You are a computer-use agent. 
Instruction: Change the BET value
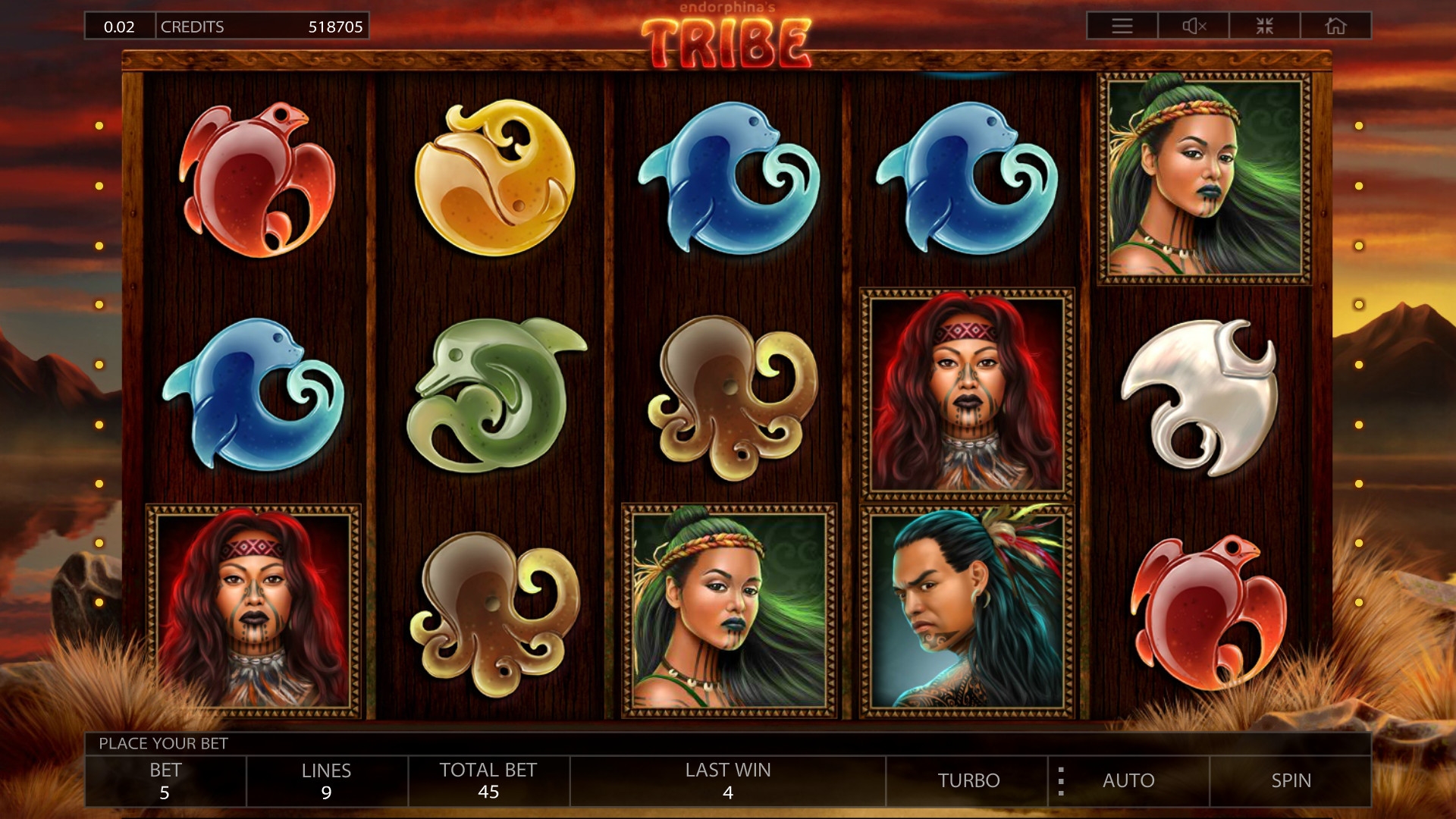[x=165, y=780]
